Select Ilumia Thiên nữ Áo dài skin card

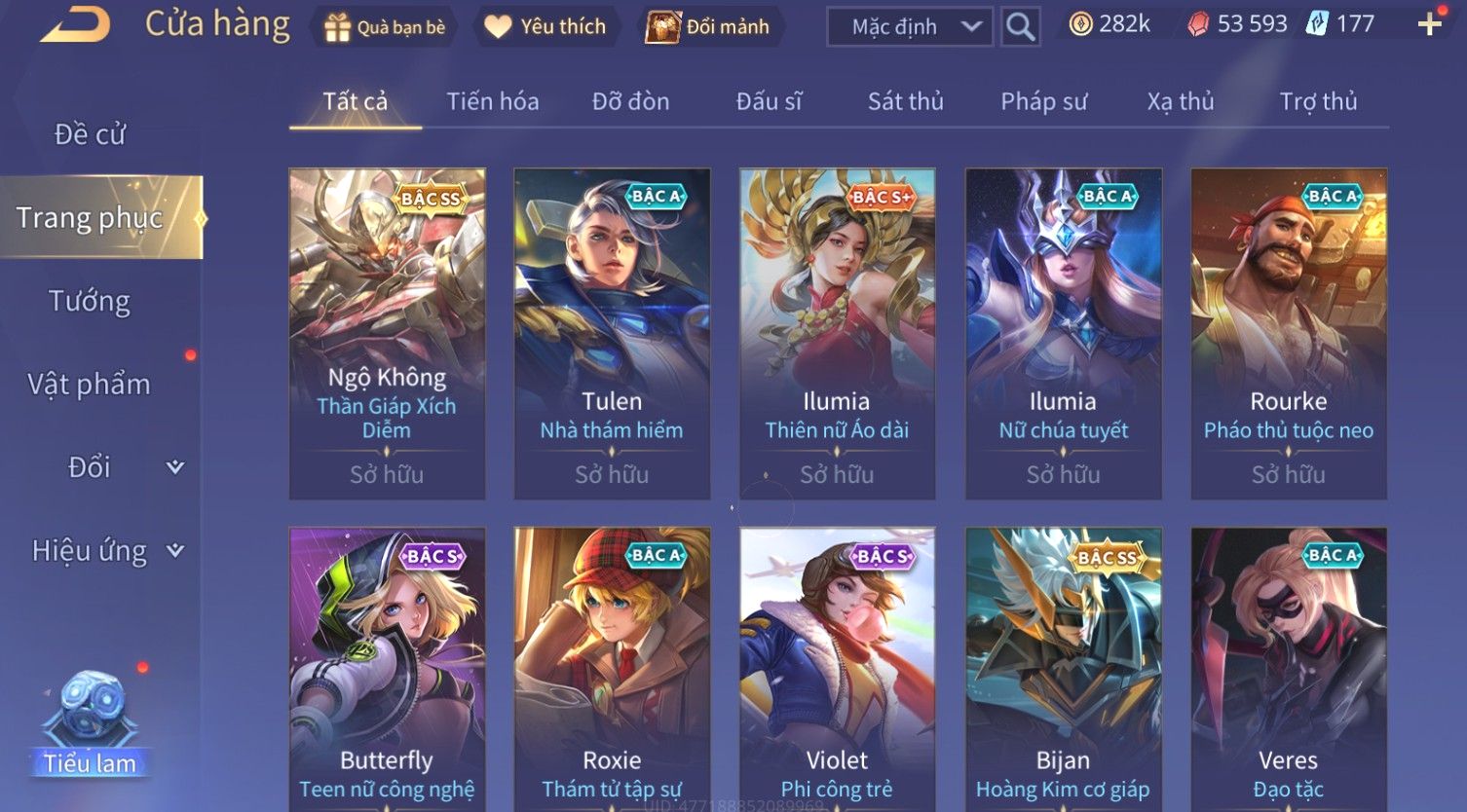click(837, 333)
